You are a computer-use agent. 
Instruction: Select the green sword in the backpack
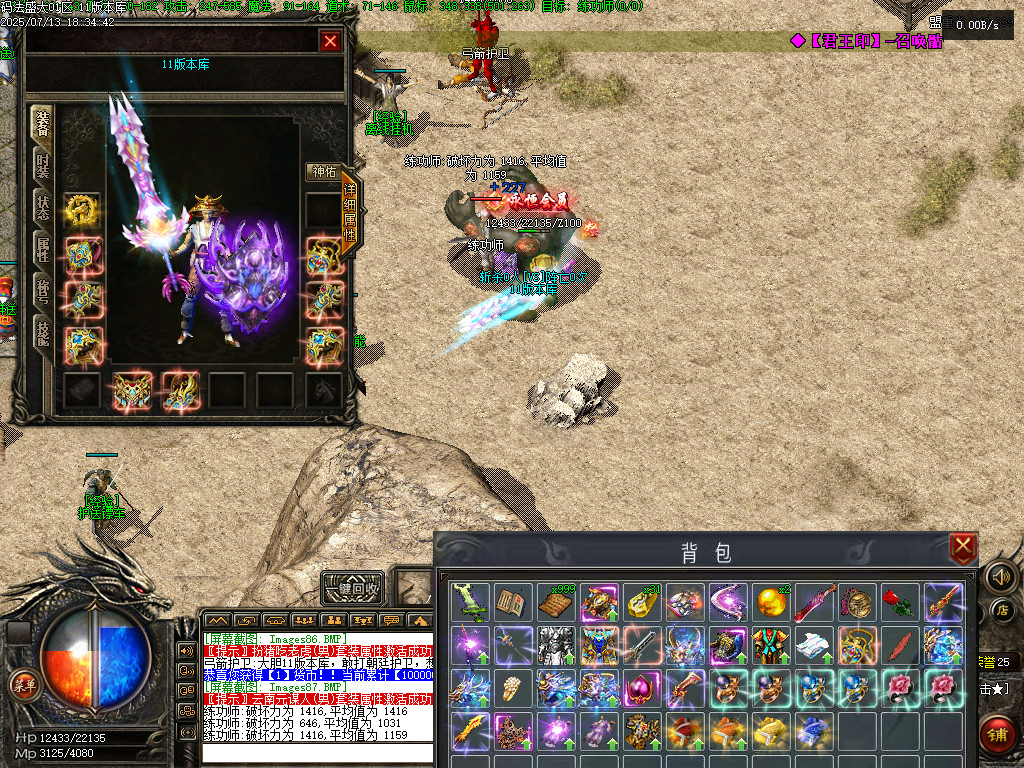(x=468, y=603)
